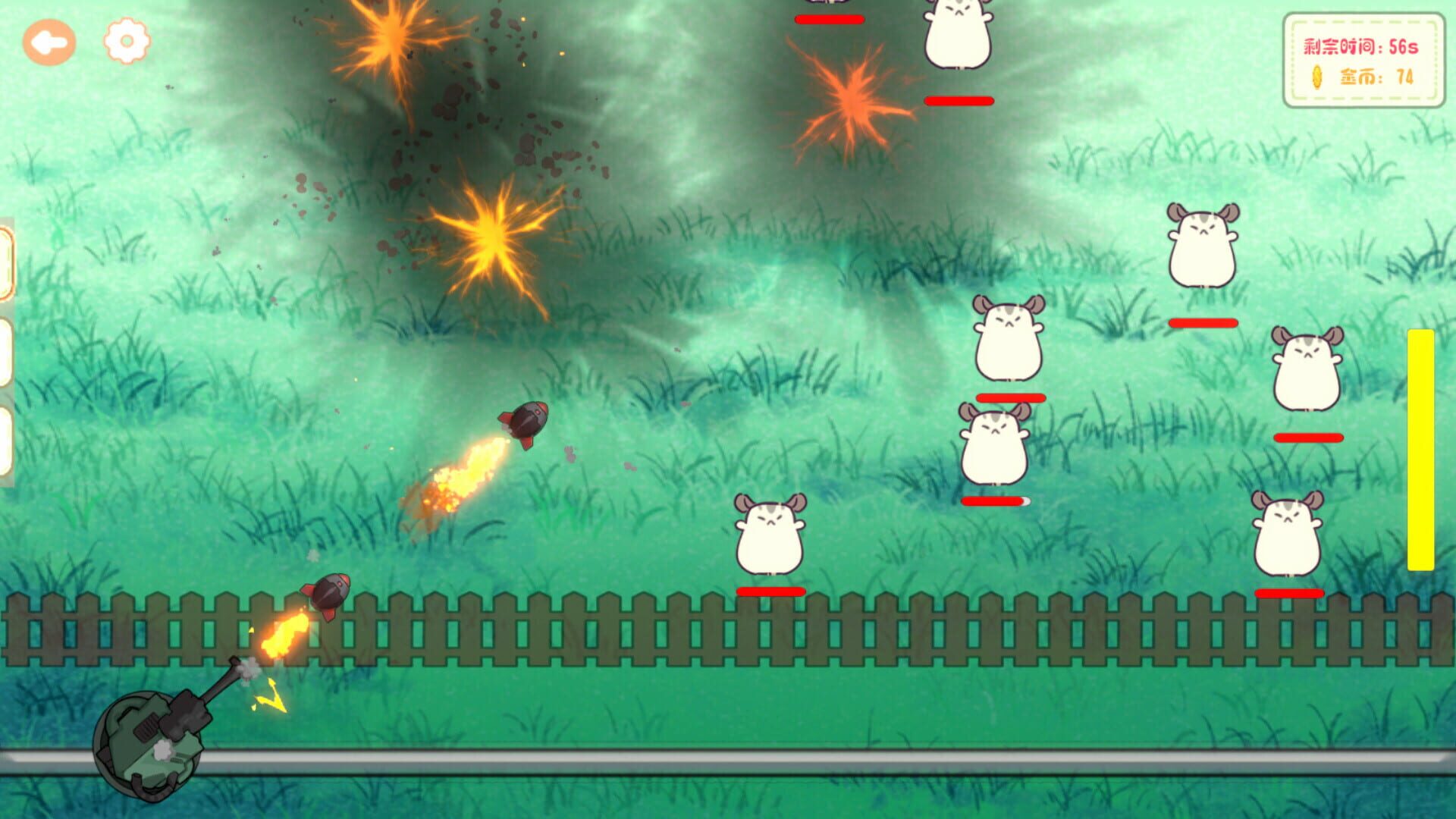Image resolution: width=1456 pixels, height=819 pixels.
Task: Select the lowest hamster beside the fence
Action: point(768,535)
